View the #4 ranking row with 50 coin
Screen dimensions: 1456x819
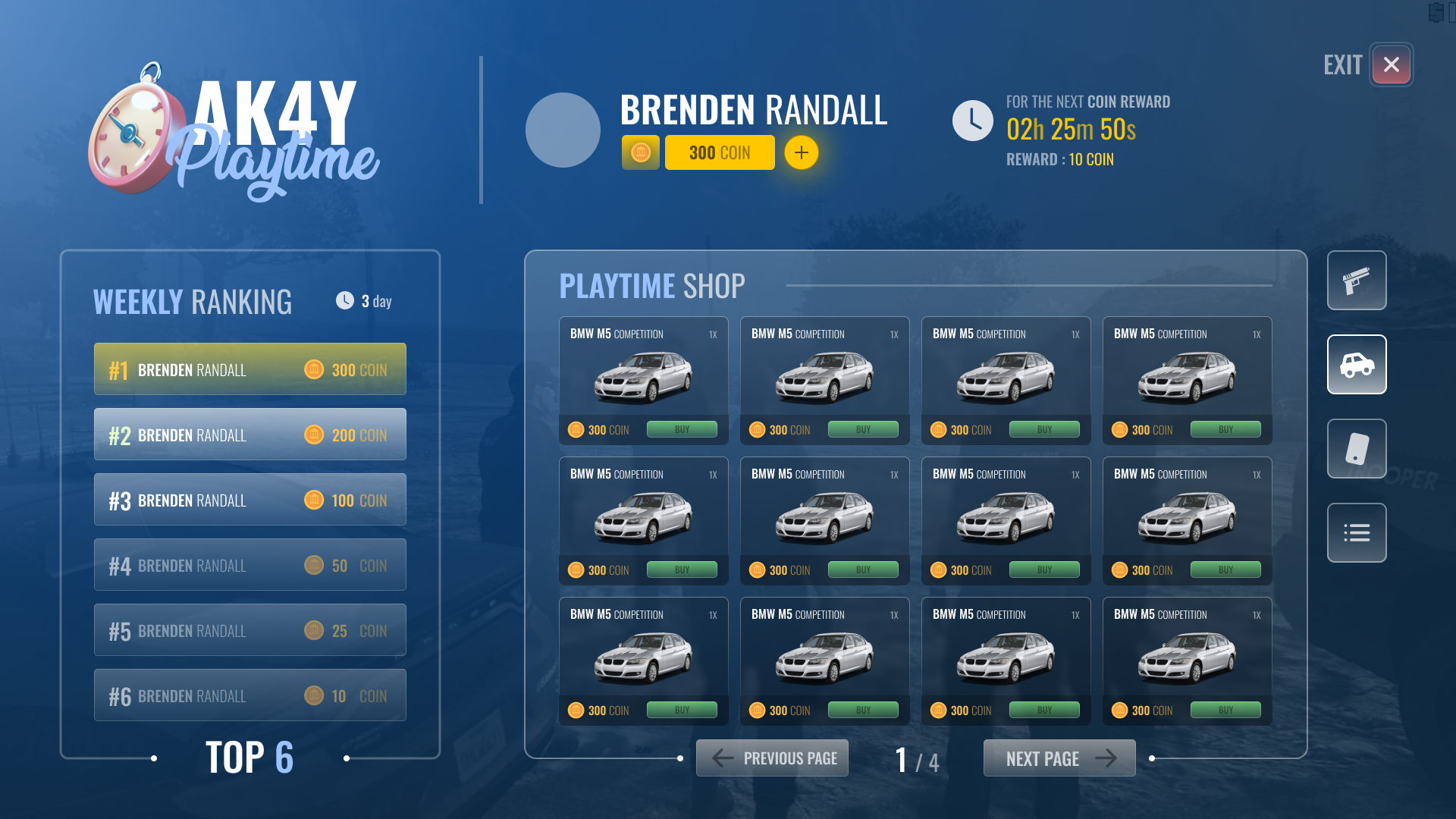249,565
